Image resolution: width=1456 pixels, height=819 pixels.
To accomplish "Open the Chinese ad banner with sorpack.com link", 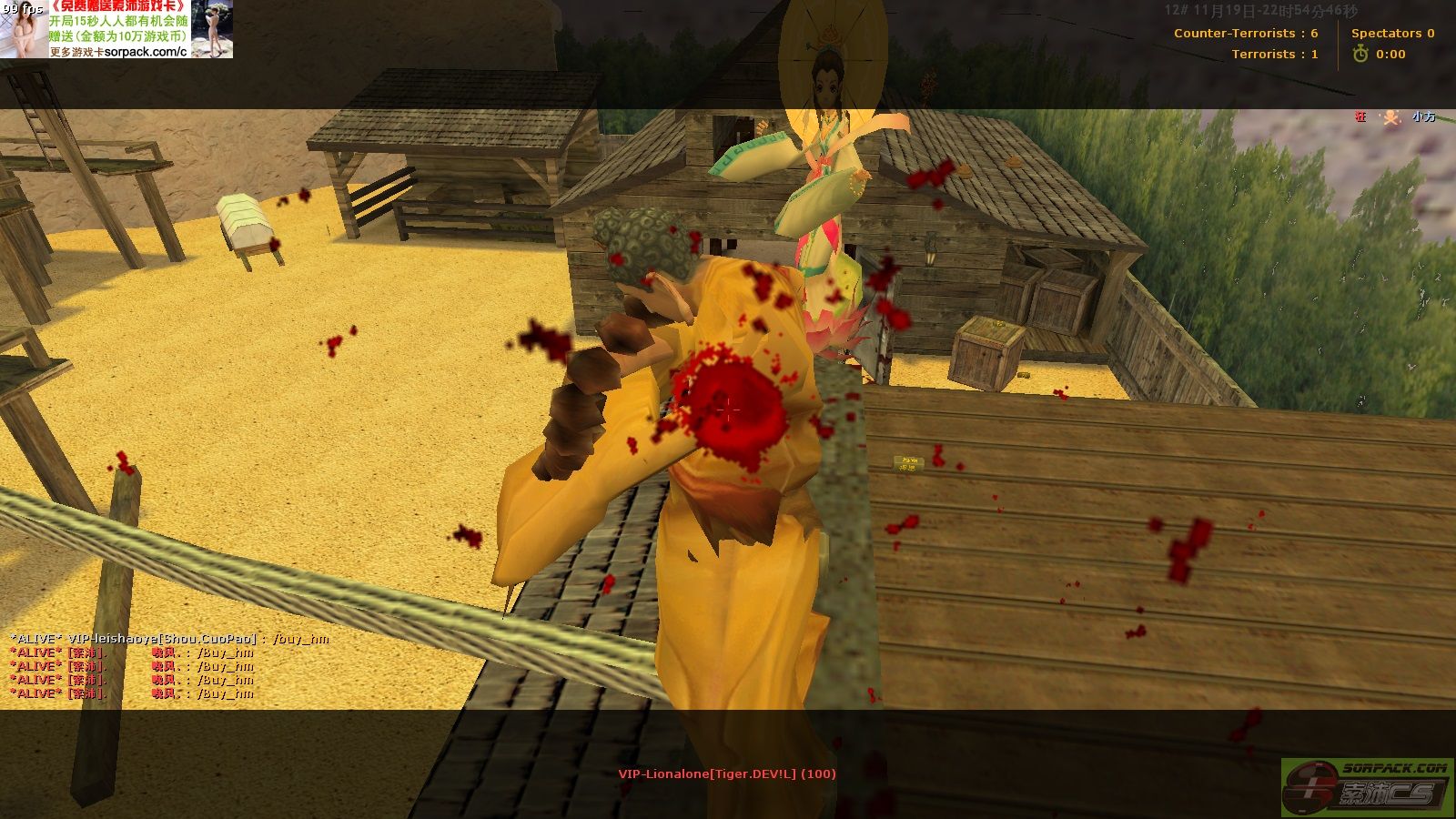I will (x=116, y=29).
